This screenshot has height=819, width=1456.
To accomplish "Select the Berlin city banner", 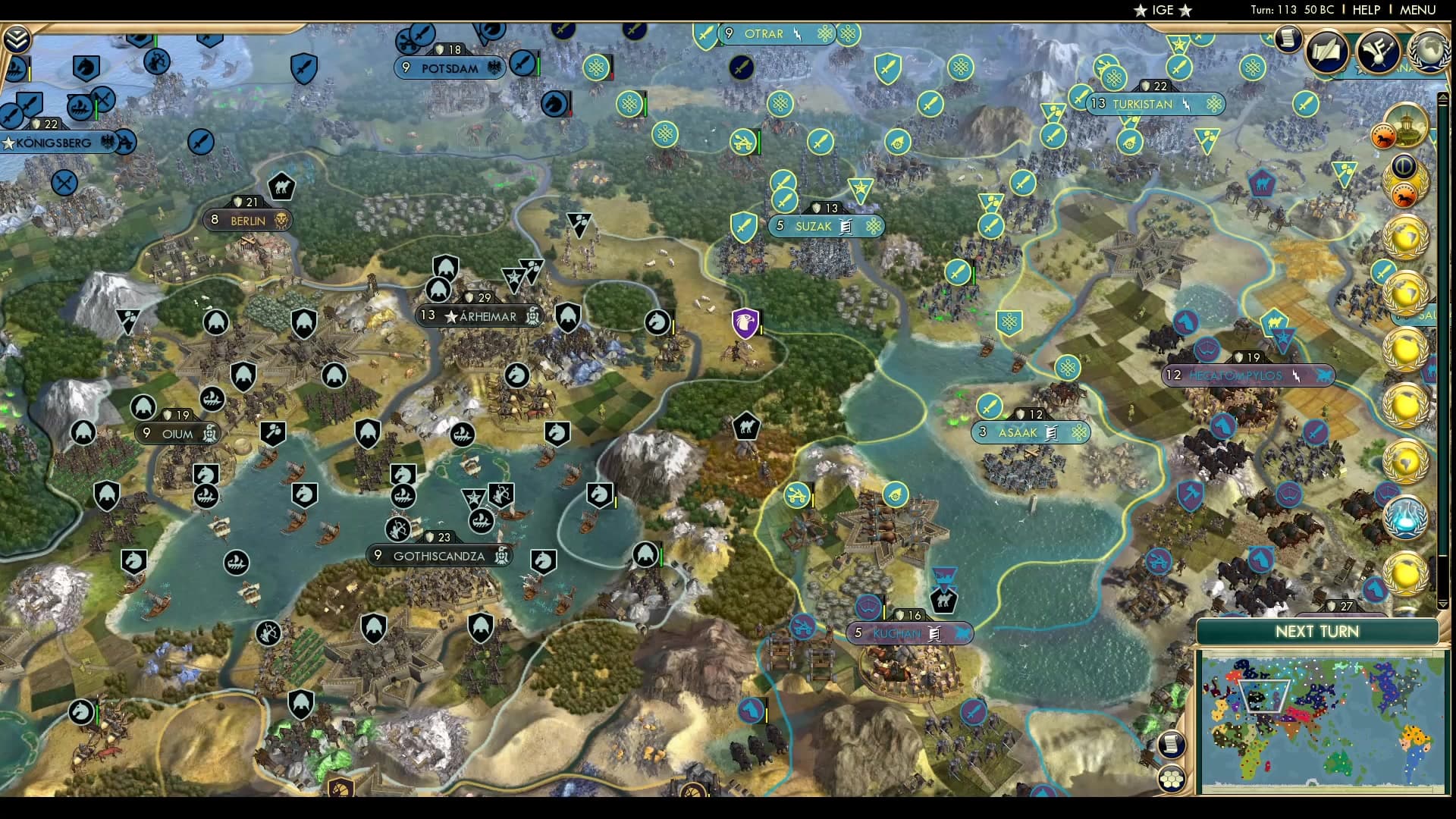I will pyautogui.click(x=248, y=221).
